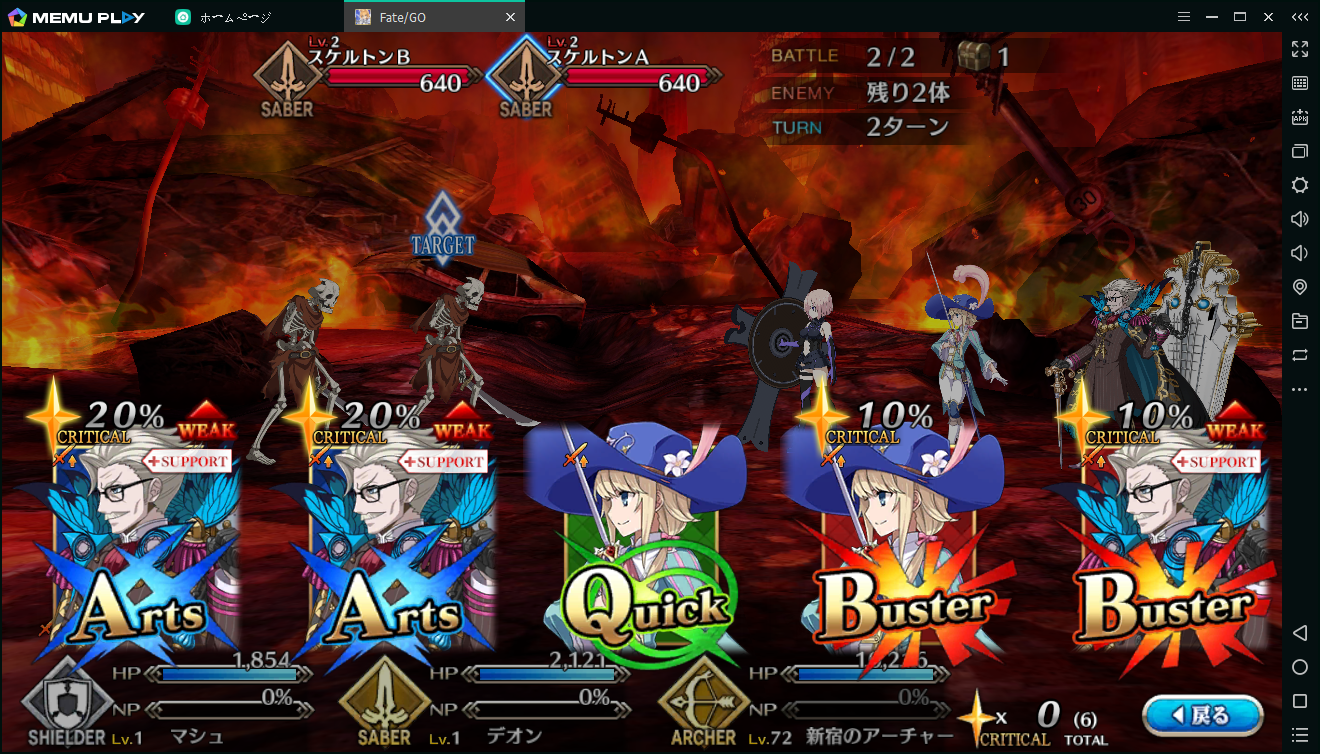
Task: Toggle emulator fullscreen mode
Action: [x=1300, y=49]
